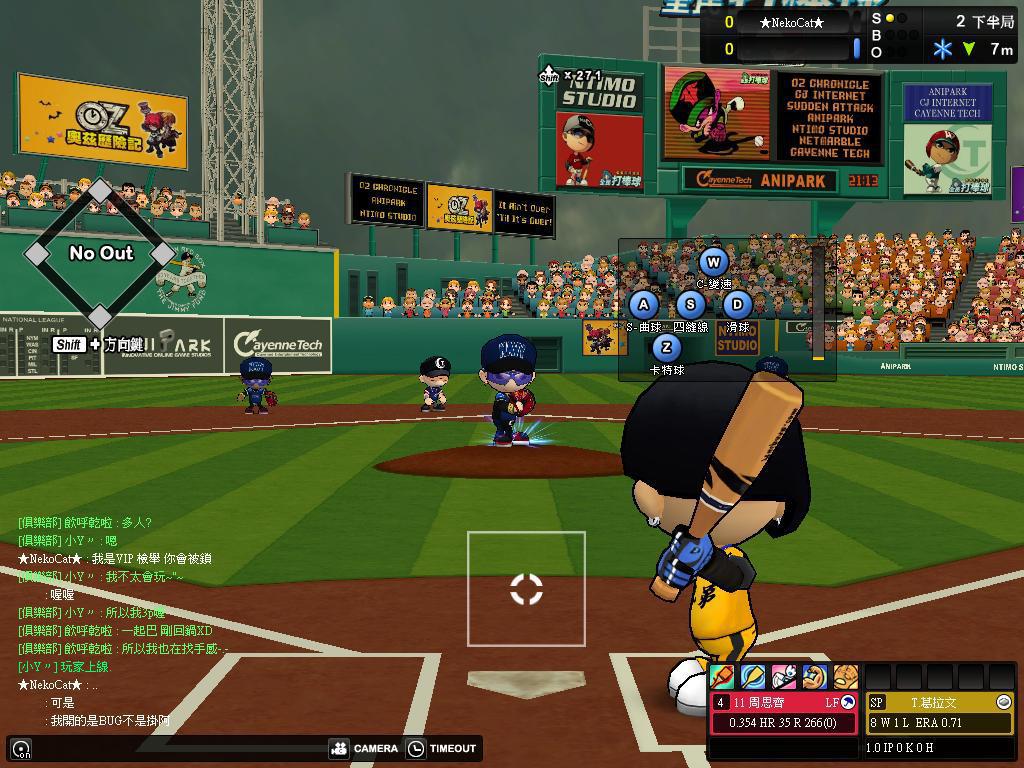This screenshot has height=768, width=1024.
Task: Toggle the round 'on' icon in bottom bar
Action: coord(21,749)
